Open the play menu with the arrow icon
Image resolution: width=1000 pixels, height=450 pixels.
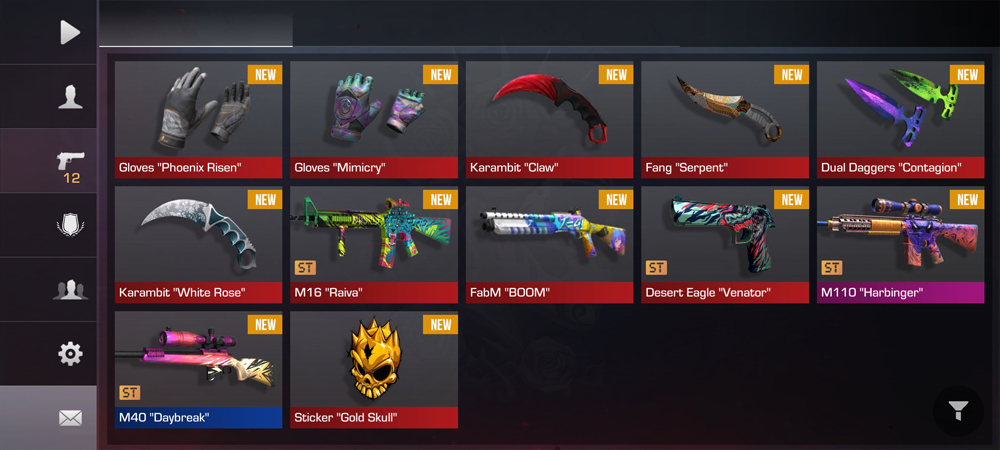point(68,33)
